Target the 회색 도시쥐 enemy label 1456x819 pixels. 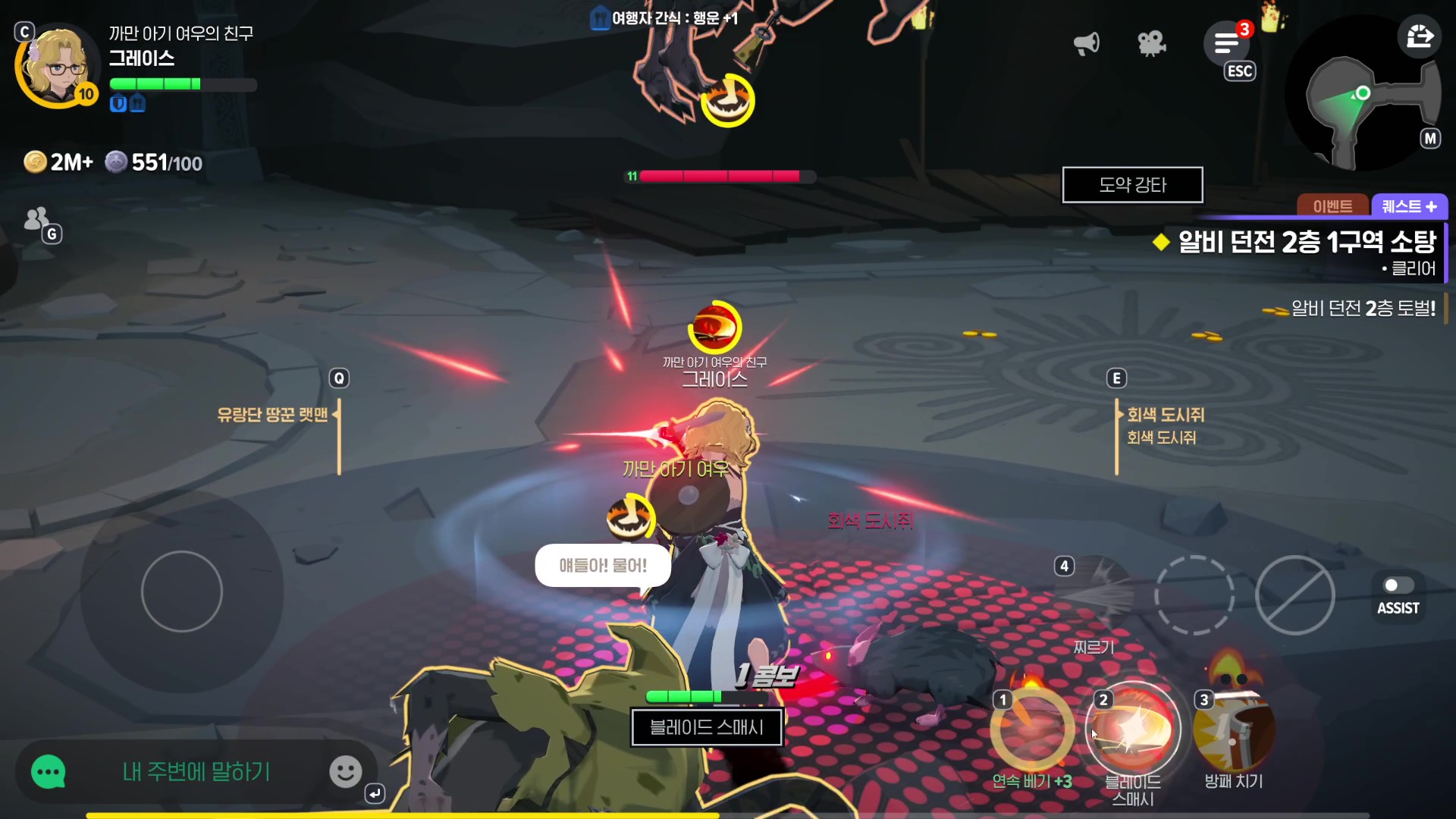(1165, 415)
